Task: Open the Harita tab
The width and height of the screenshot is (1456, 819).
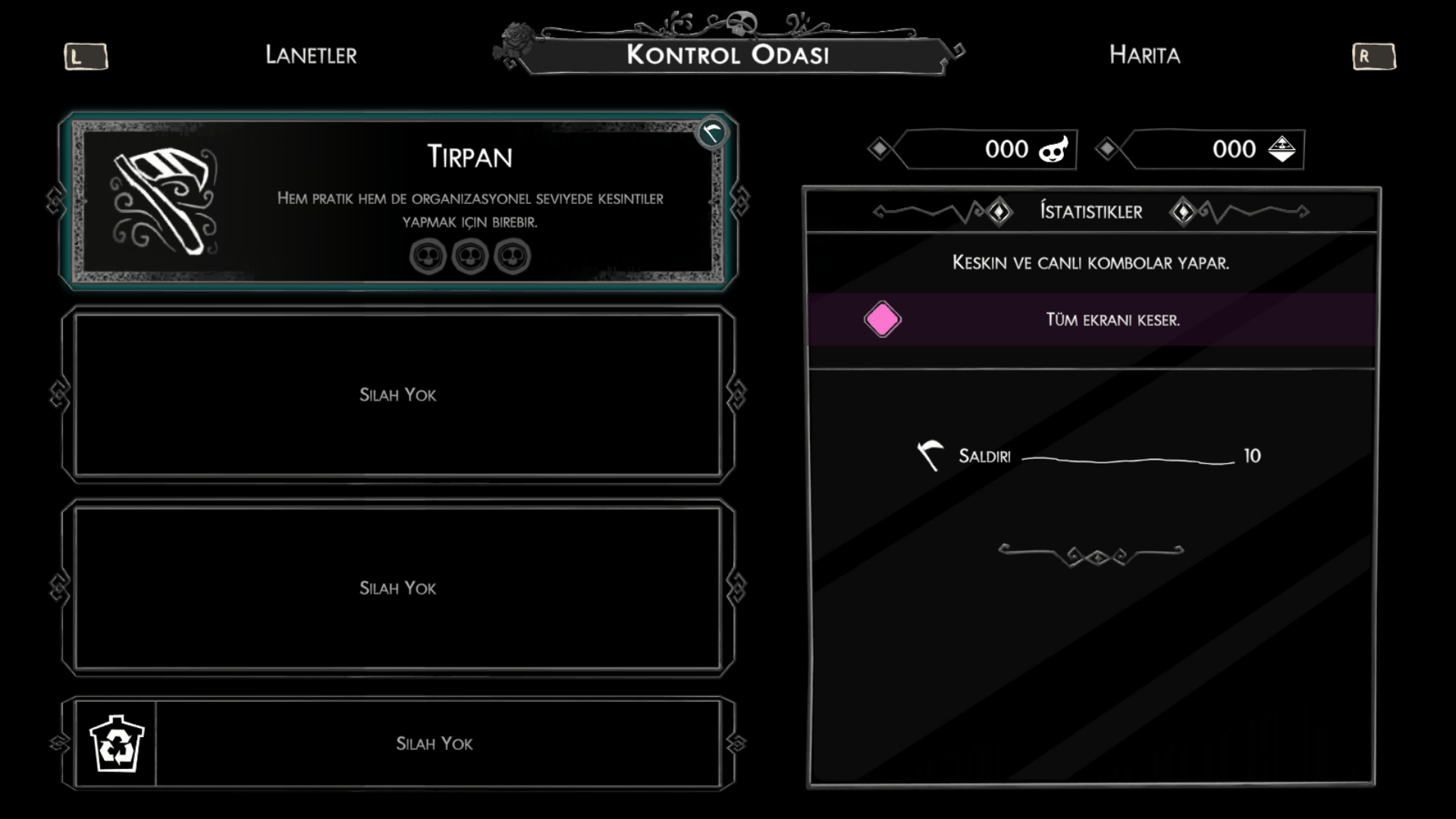Action: pyautogui.click(x=1144, y=55)
